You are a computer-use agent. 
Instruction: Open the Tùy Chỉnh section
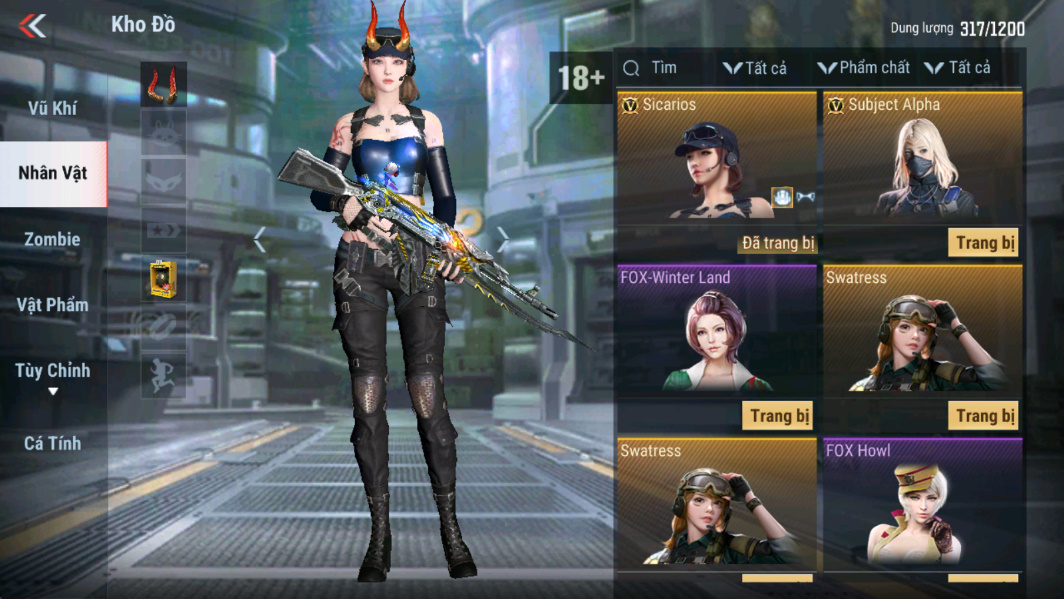[x=52, y=372]
